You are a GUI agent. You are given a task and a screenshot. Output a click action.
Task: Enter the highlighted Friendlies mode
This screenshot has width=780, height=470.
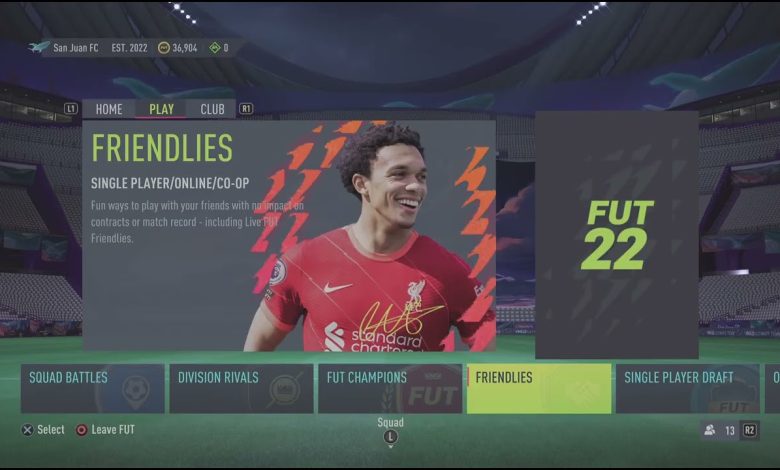538,388
